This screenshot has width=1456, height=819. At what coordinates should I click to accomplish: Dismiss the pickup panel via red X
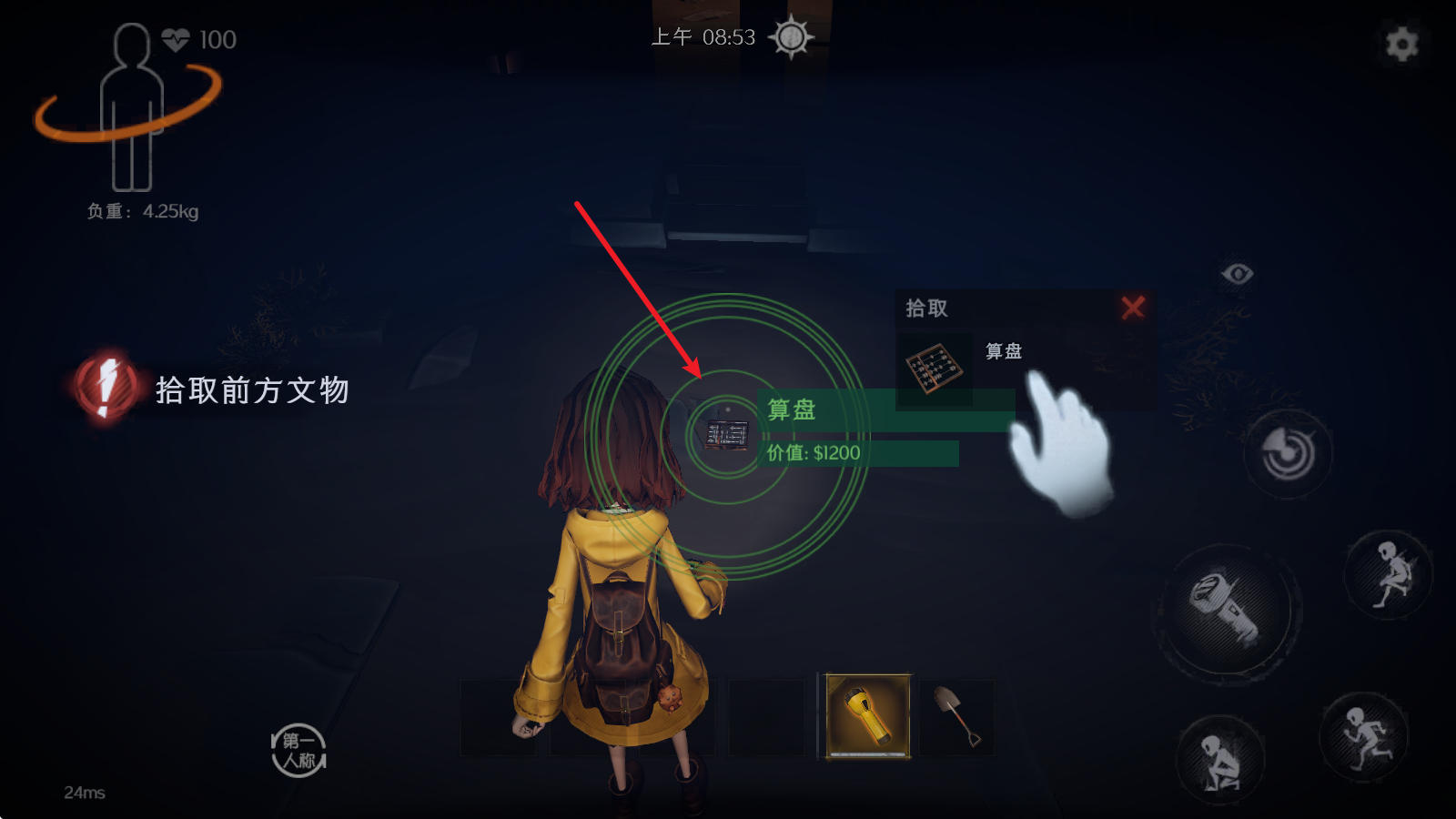tap(1134, 308)
